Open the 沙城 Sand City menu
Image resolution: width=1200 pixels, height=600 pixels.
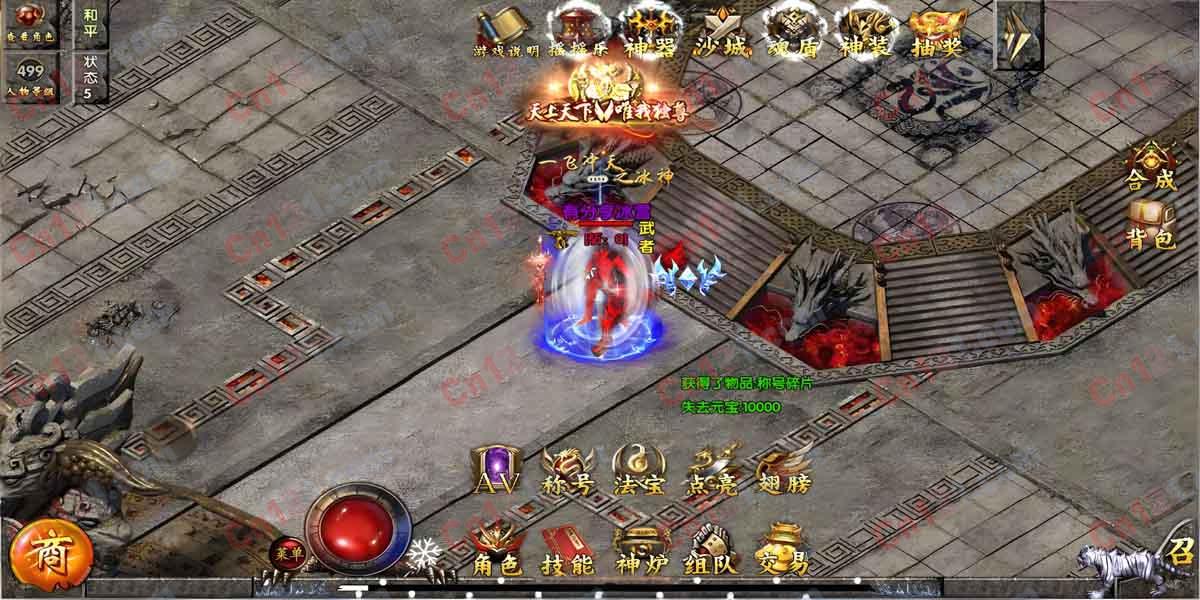coord(724,30)
